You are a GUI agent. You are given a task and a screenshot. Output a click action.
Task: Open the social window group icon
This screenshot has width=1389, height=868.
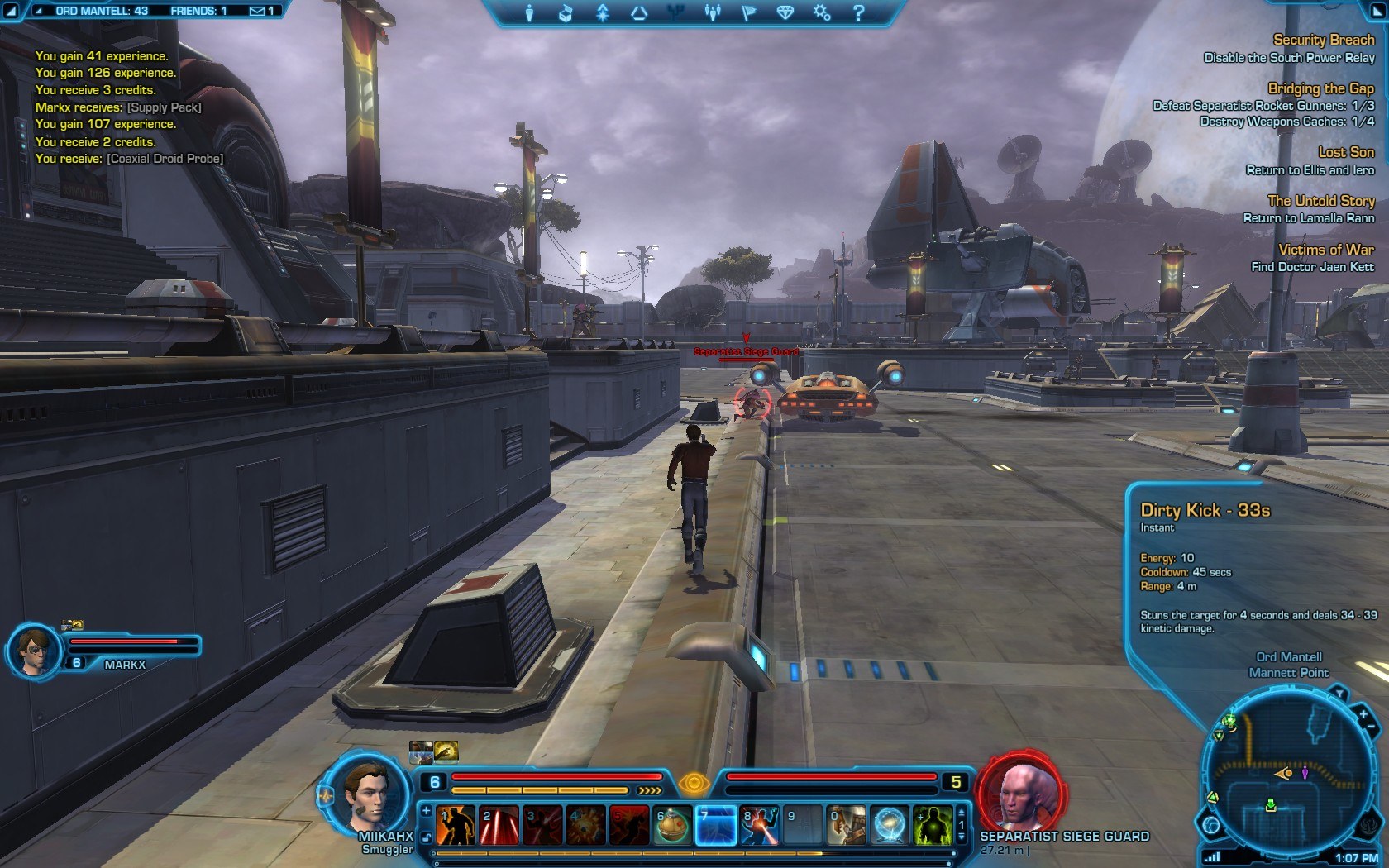714,13
